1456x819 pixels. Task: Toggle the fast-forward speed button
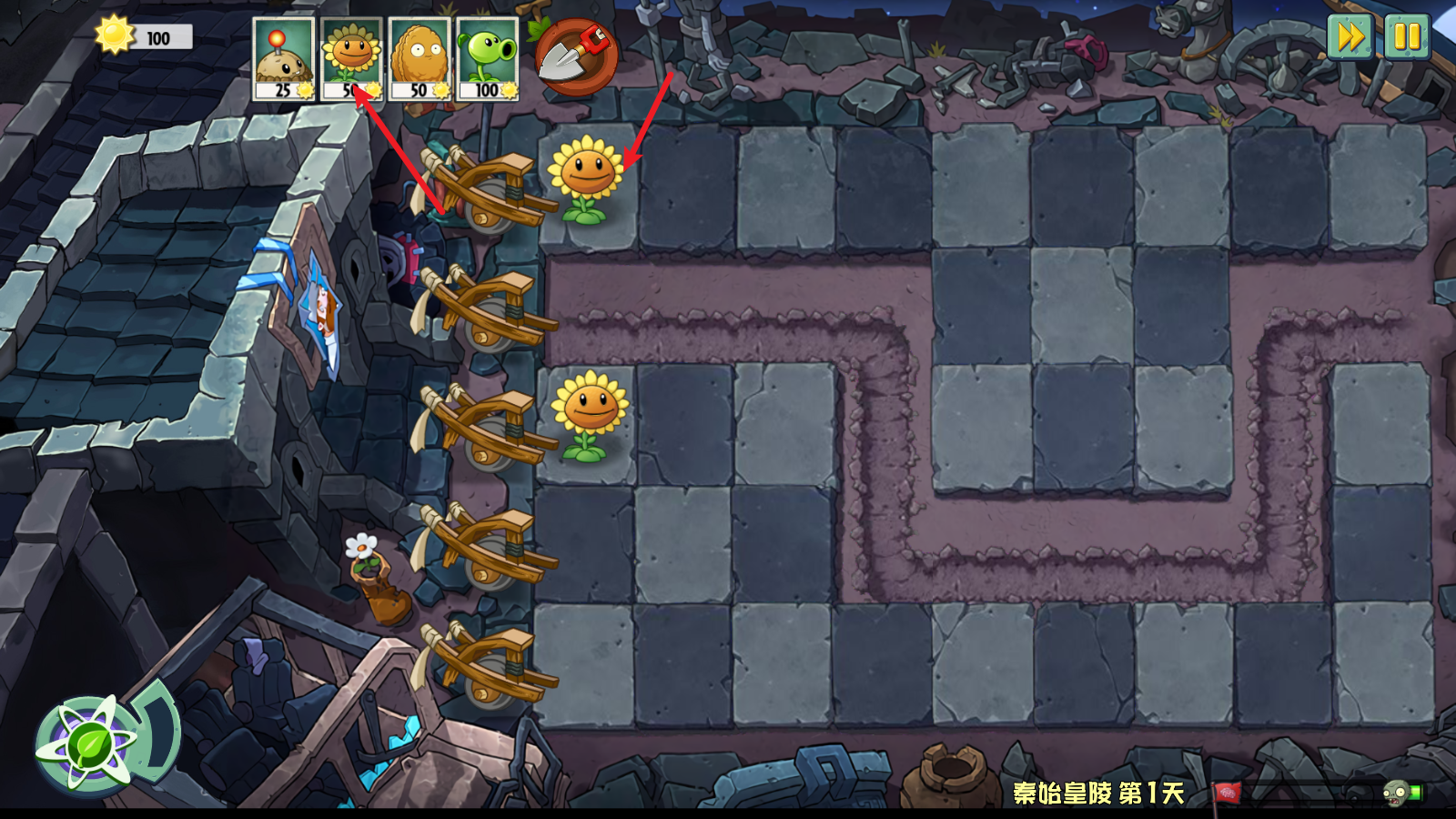tap(1350, 37)
